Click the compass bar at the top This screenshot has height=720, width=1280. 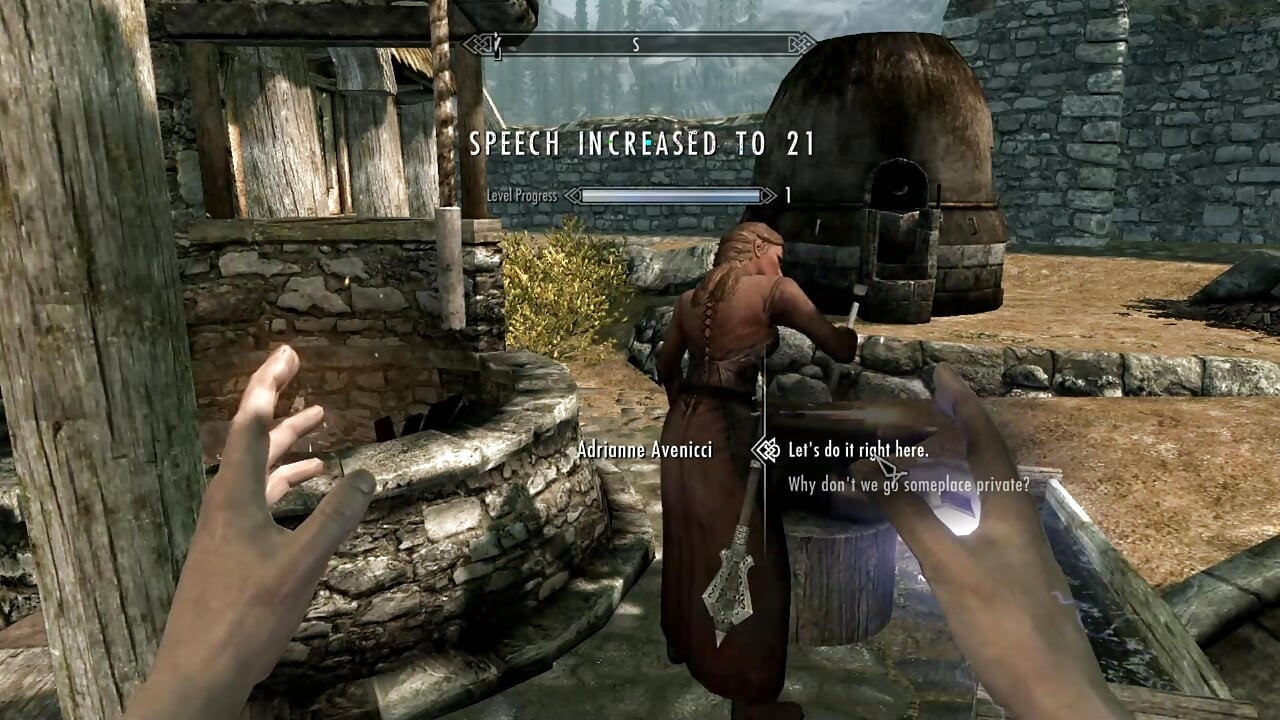click(x=640, y=44)
